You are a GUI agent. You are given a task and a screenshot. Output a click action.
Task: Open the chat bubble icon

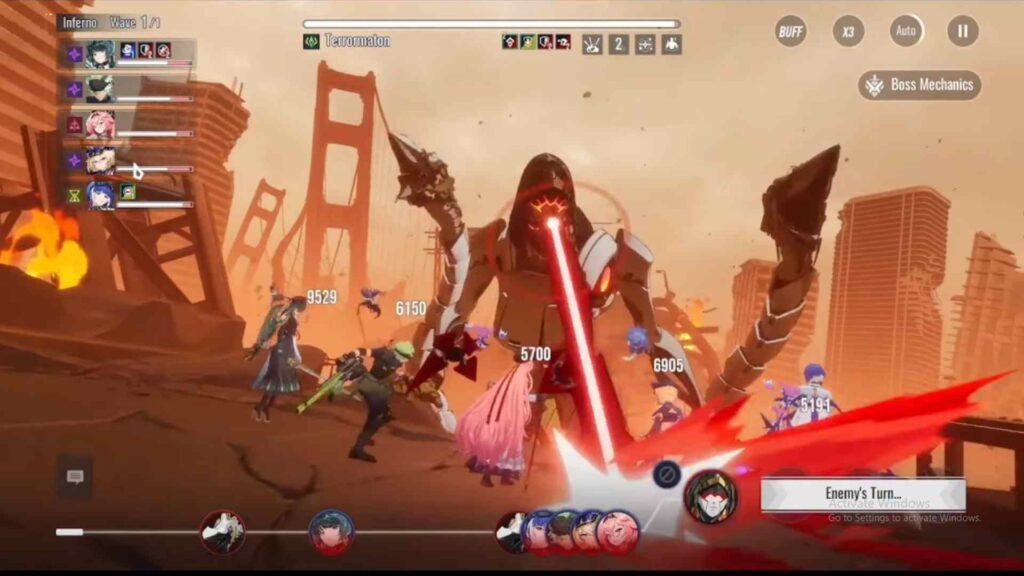click(x=75, y=477)
